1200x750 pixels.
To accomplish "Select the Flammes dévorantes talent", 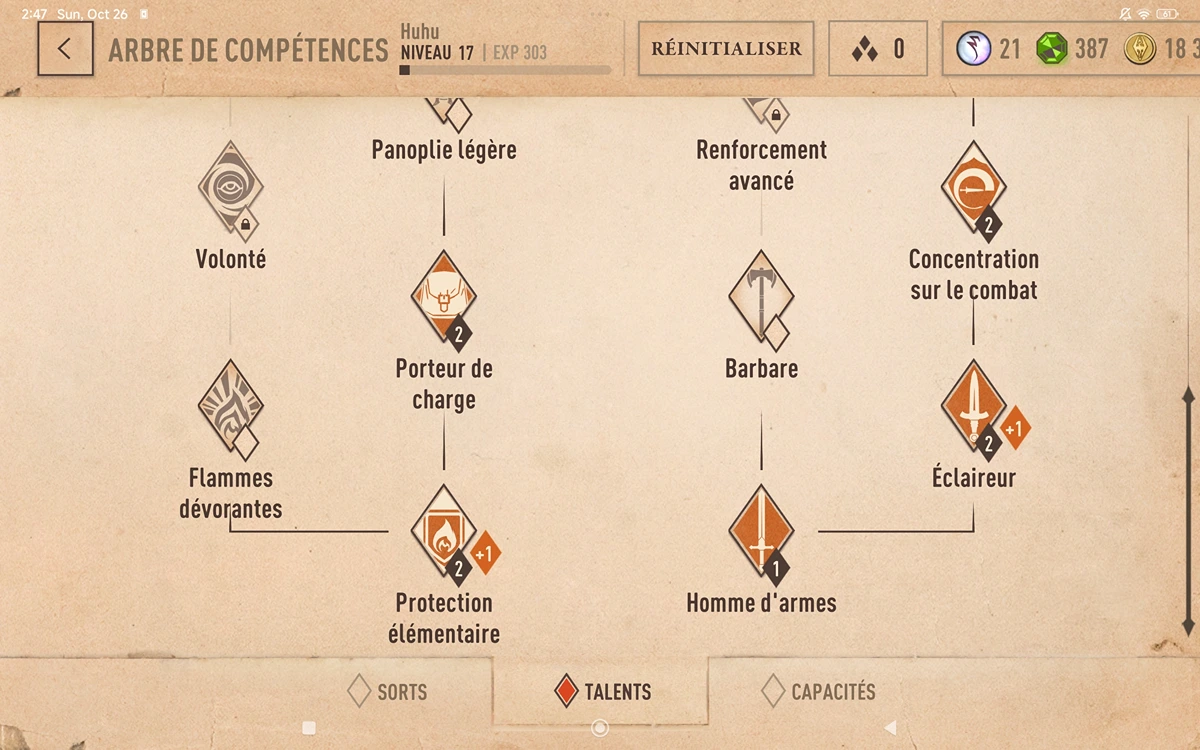I will (x=231, y=408).
